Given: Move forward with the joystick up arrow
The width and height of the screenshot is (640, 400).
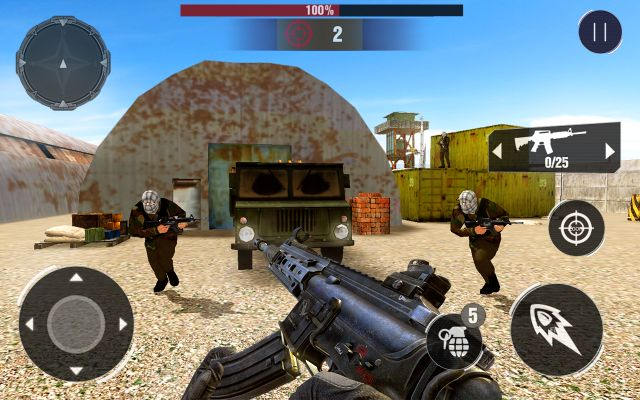Looking at the screenshot, I should click(x=76, y=277).
